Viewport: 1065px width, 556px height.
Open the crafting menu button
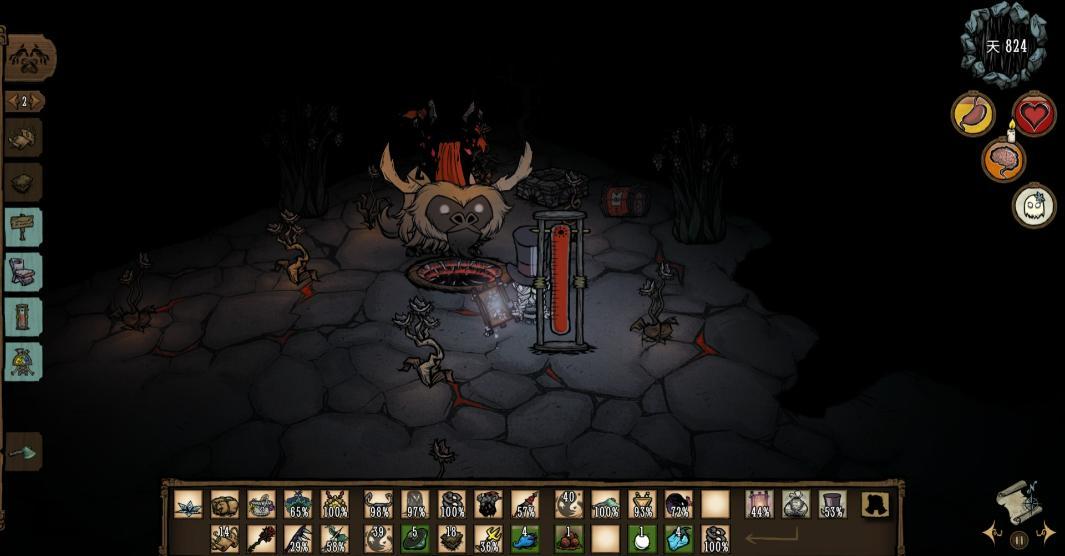click(29, 58)
